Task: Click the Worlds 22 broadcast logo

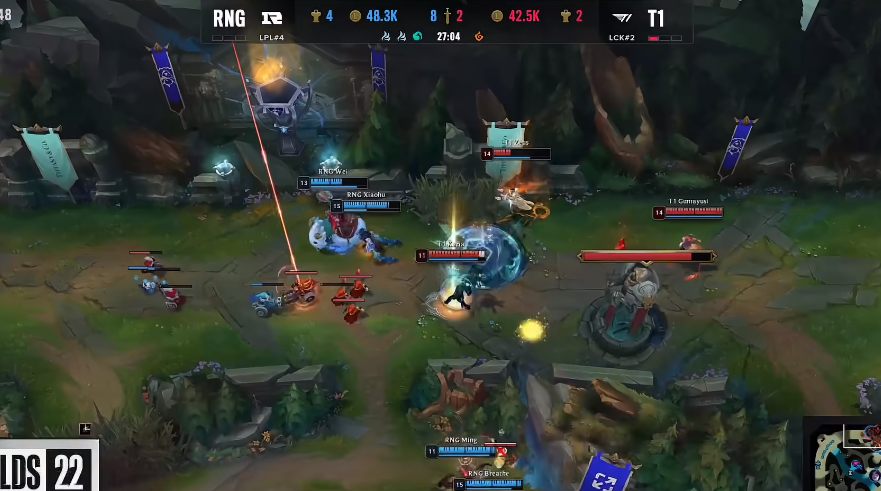Action: tap(48, 467)
